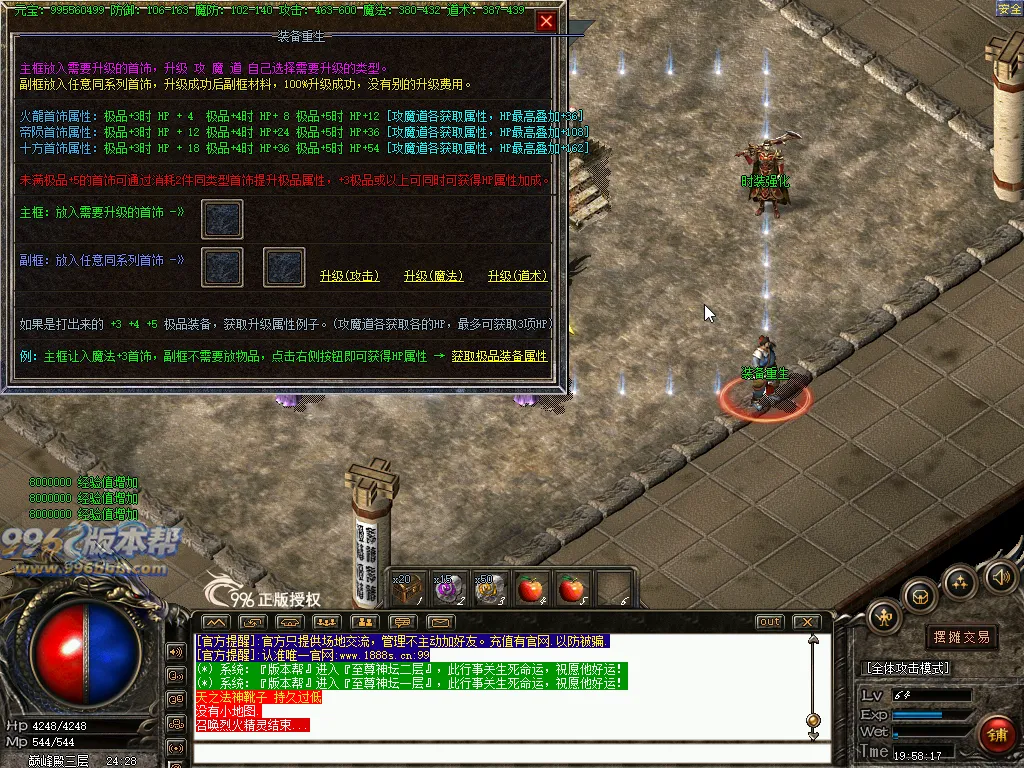Image resolution: width=1024 pixels, height=768 pixels.
Task: Select the main frame jewelry slot
Action: pos(222,219)
